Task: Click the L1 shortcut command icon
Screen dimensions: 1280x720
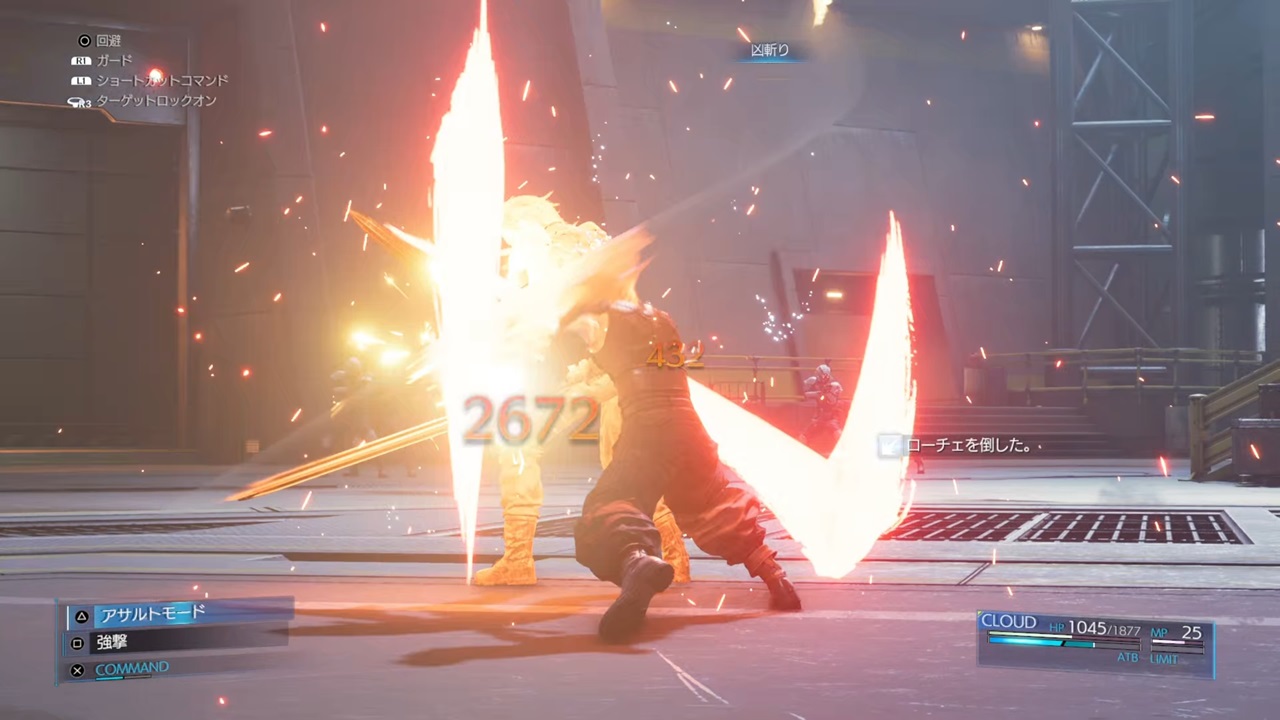Action: pos(81,80)
